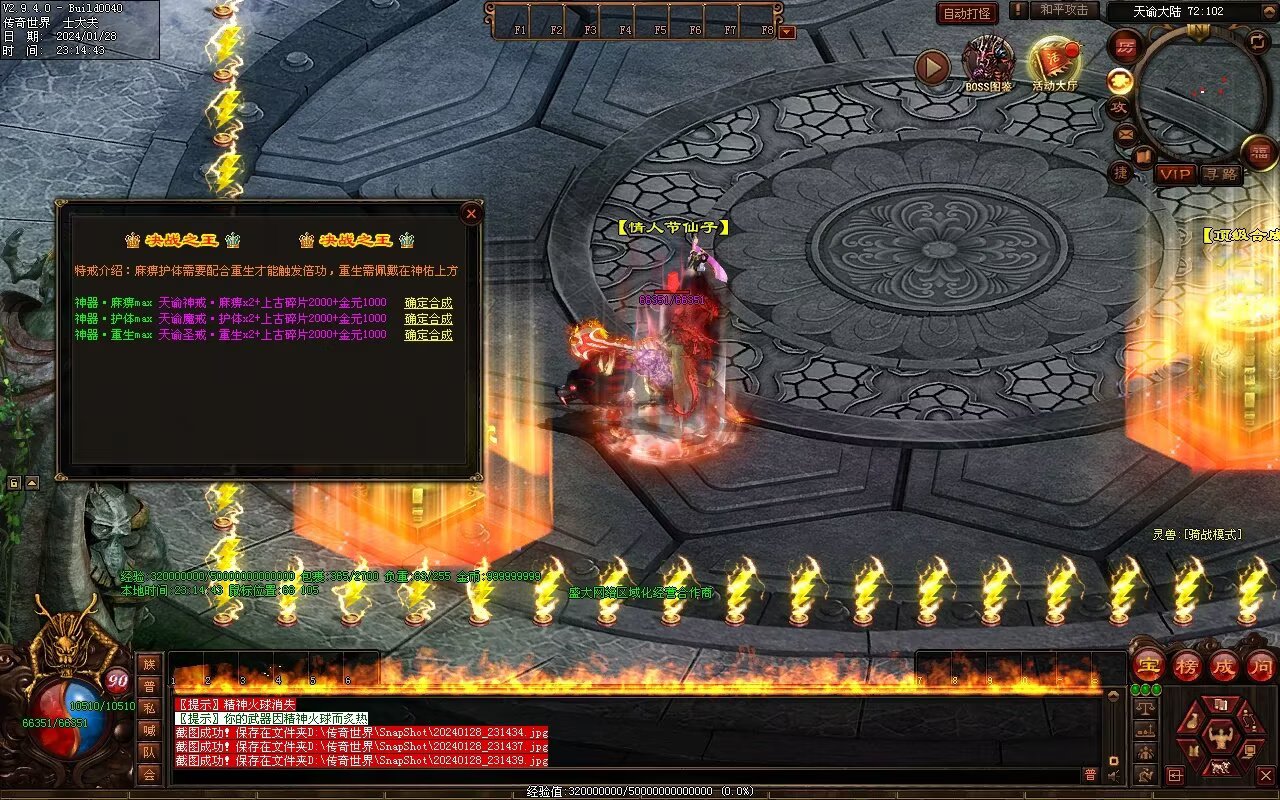This screenshot has width=1280, height=800.
Task: Confirm synthesis of 神器·护体max
Action: coord(428,319)
